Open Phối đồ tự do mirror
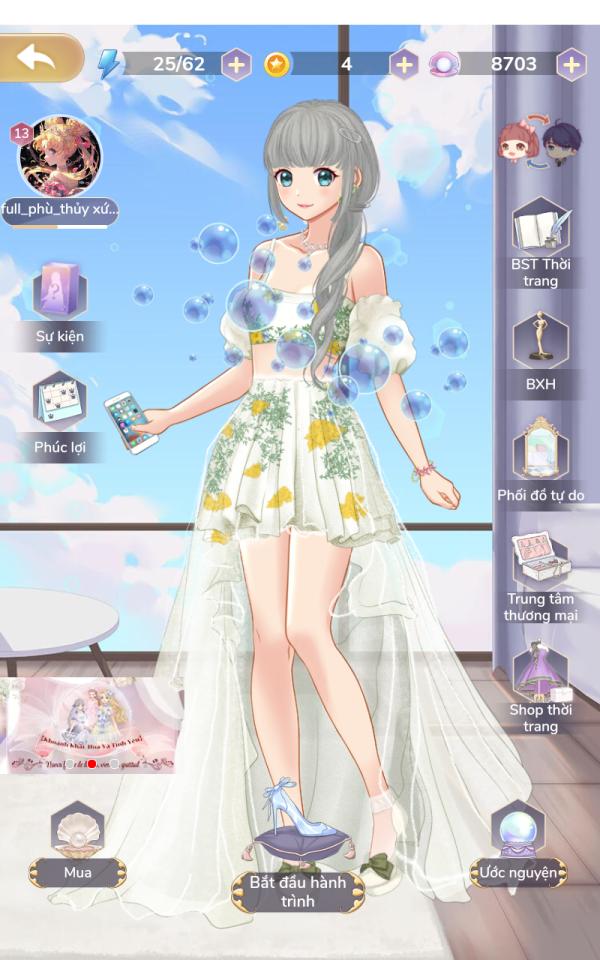 pyautogui.click(x=540, y=455)
